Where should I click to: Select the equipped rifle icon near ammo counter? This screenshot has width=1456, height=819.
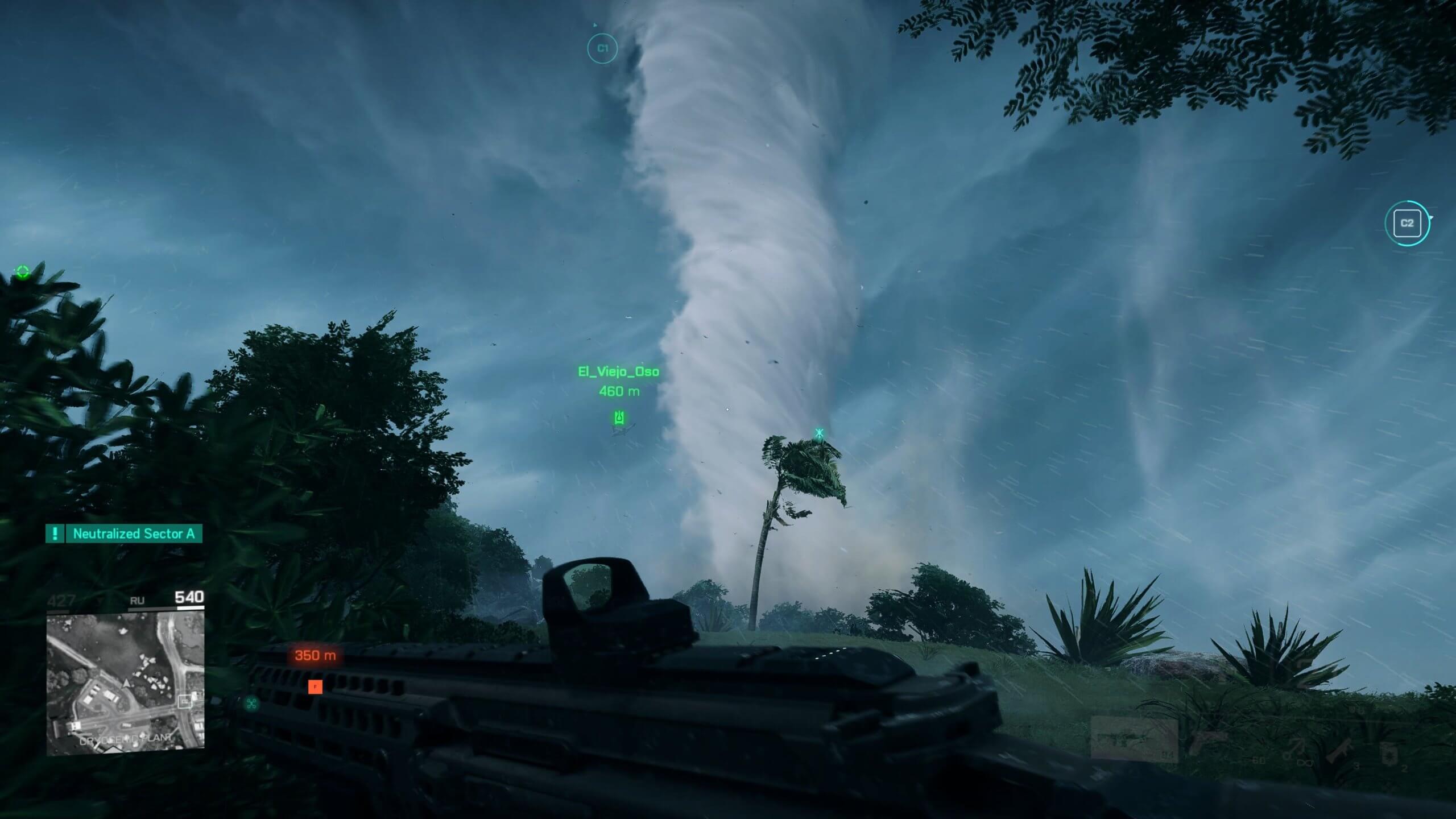tap(1341, 750)
